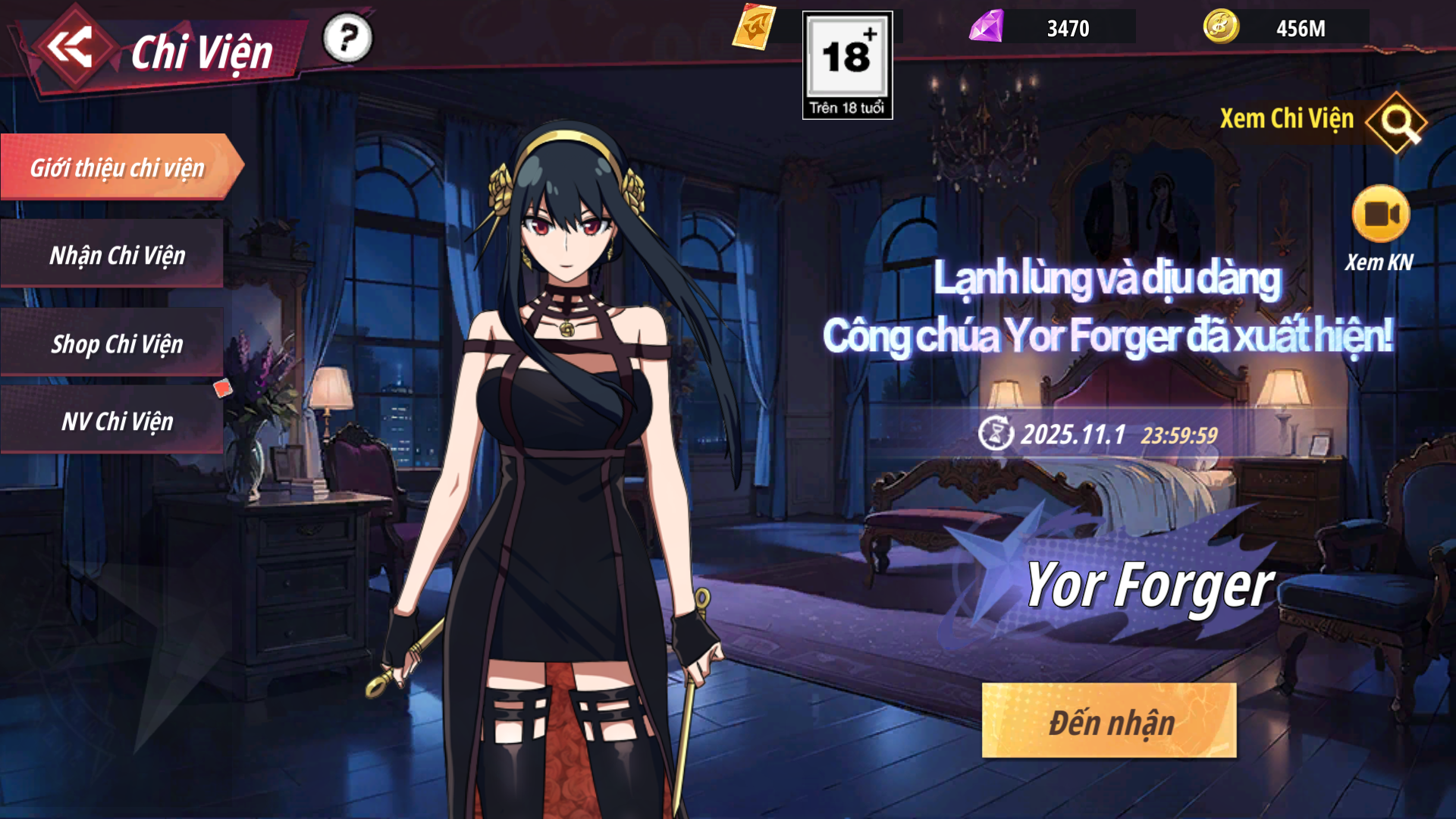Watch skill preview via Xem KN
The width and height of the screenshot is (1456, 819).
(1380, 215)
